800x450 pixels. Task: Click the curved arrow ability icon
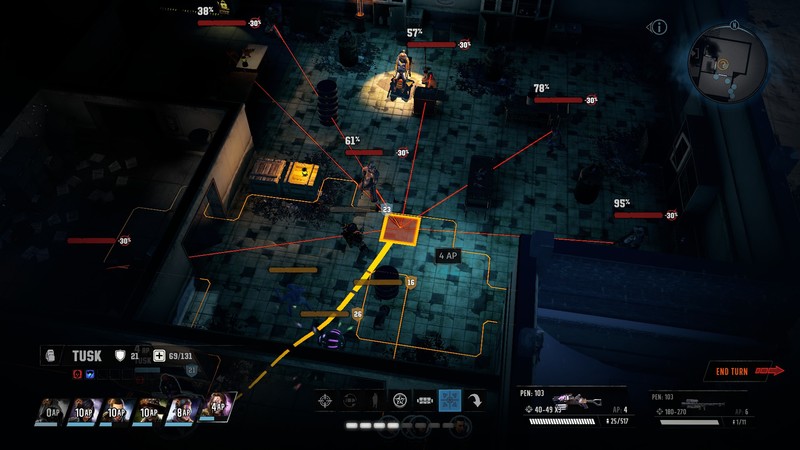(x=476, y=401)
